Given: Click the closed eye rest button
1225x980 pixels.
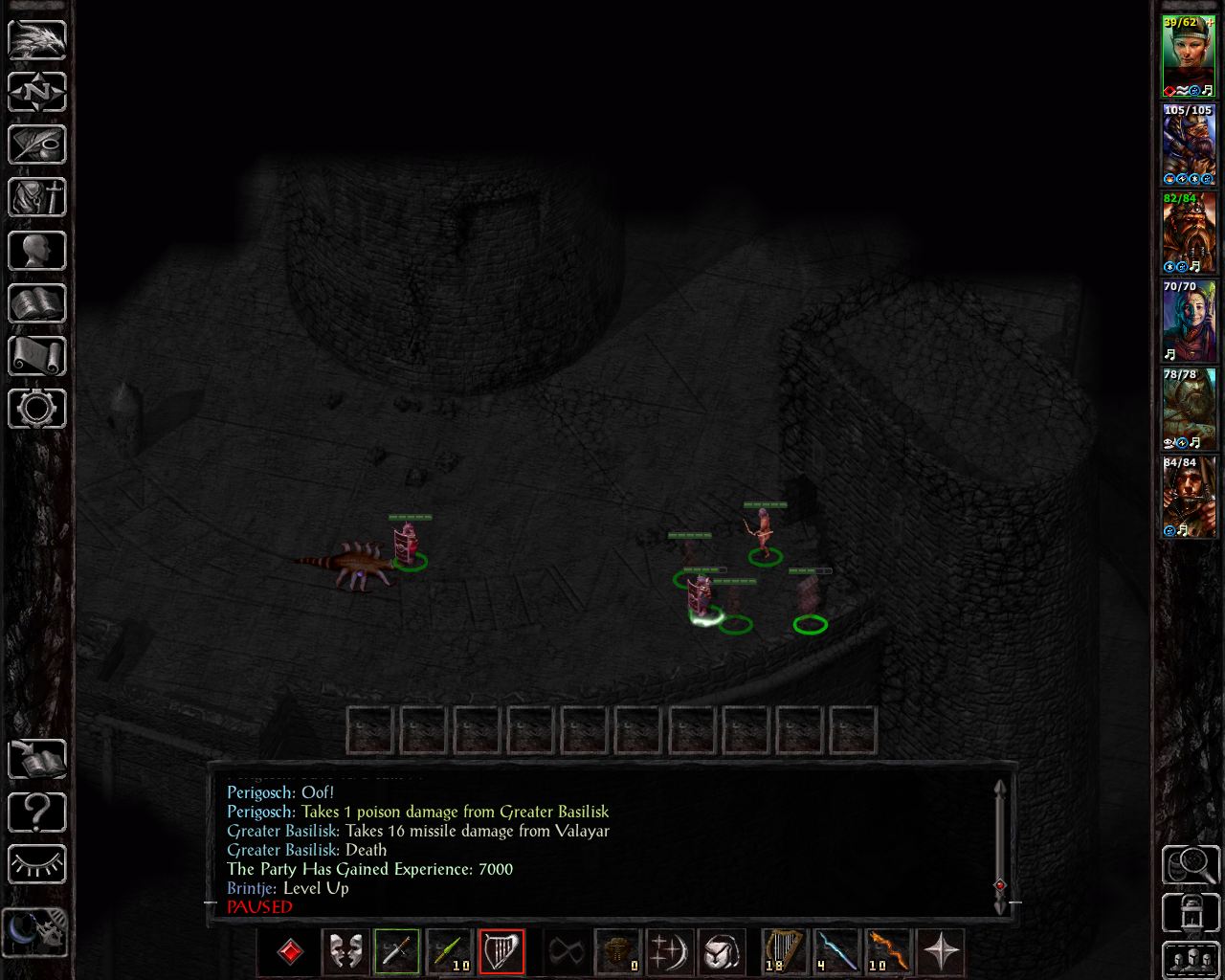Looking at the screenshot, I should 37,865.
